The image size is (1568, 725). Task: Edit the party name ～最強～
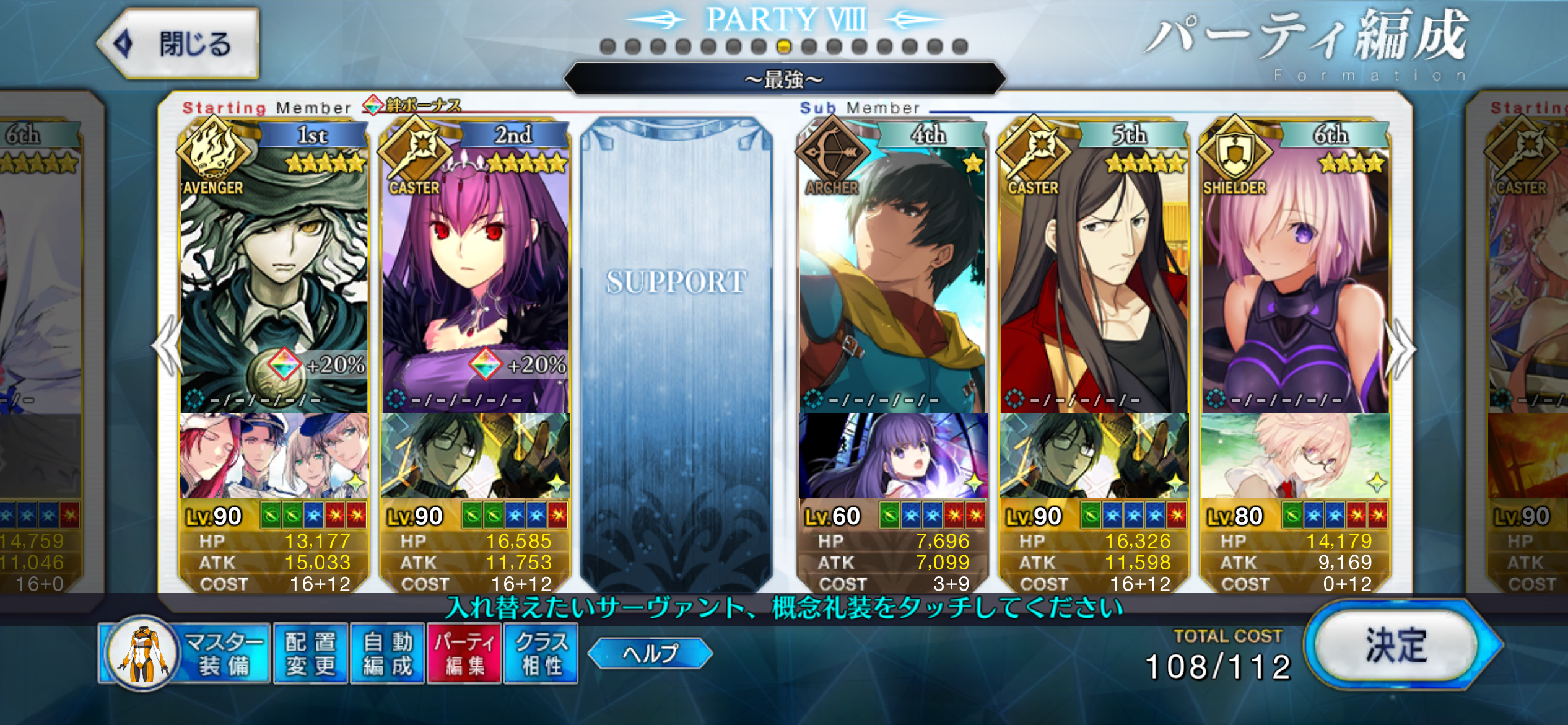pyautogui.click(x=784, y=79)
